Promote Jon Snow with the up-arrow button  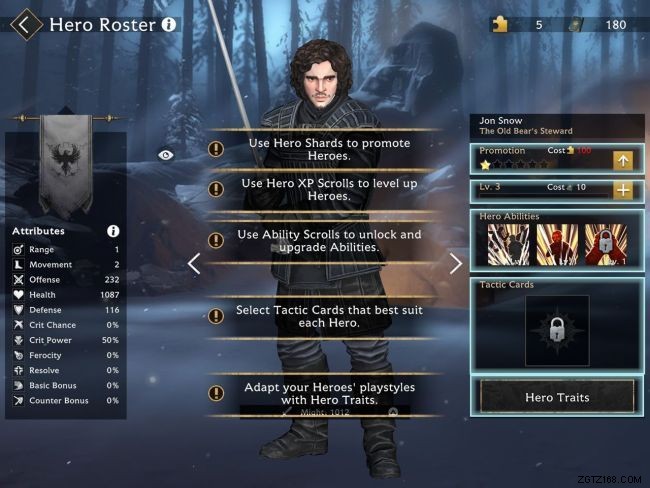pos(623,160)
